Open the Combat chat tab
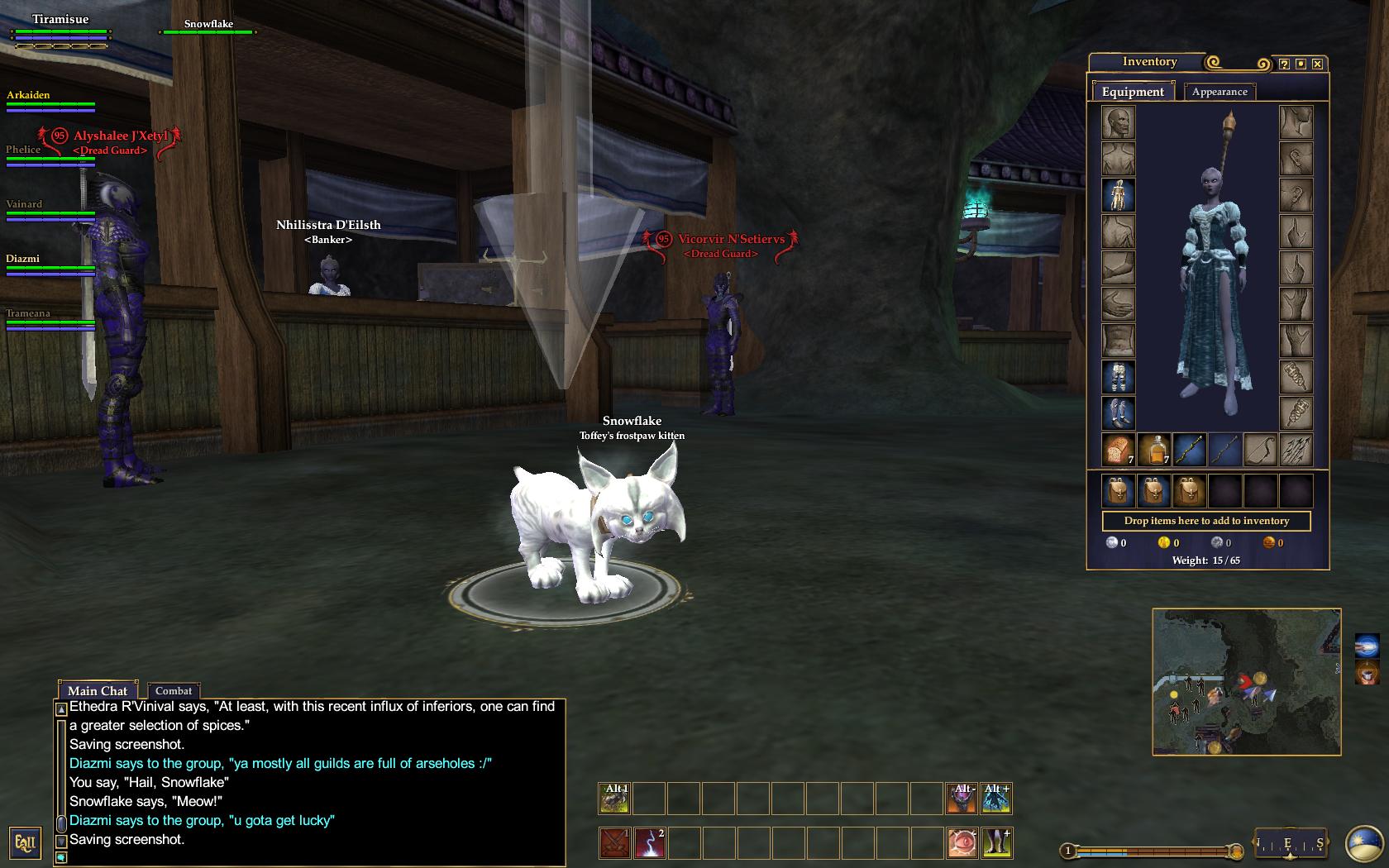Screen dimensions: 1389x868 pyautogui.click(x=174, y=691)
